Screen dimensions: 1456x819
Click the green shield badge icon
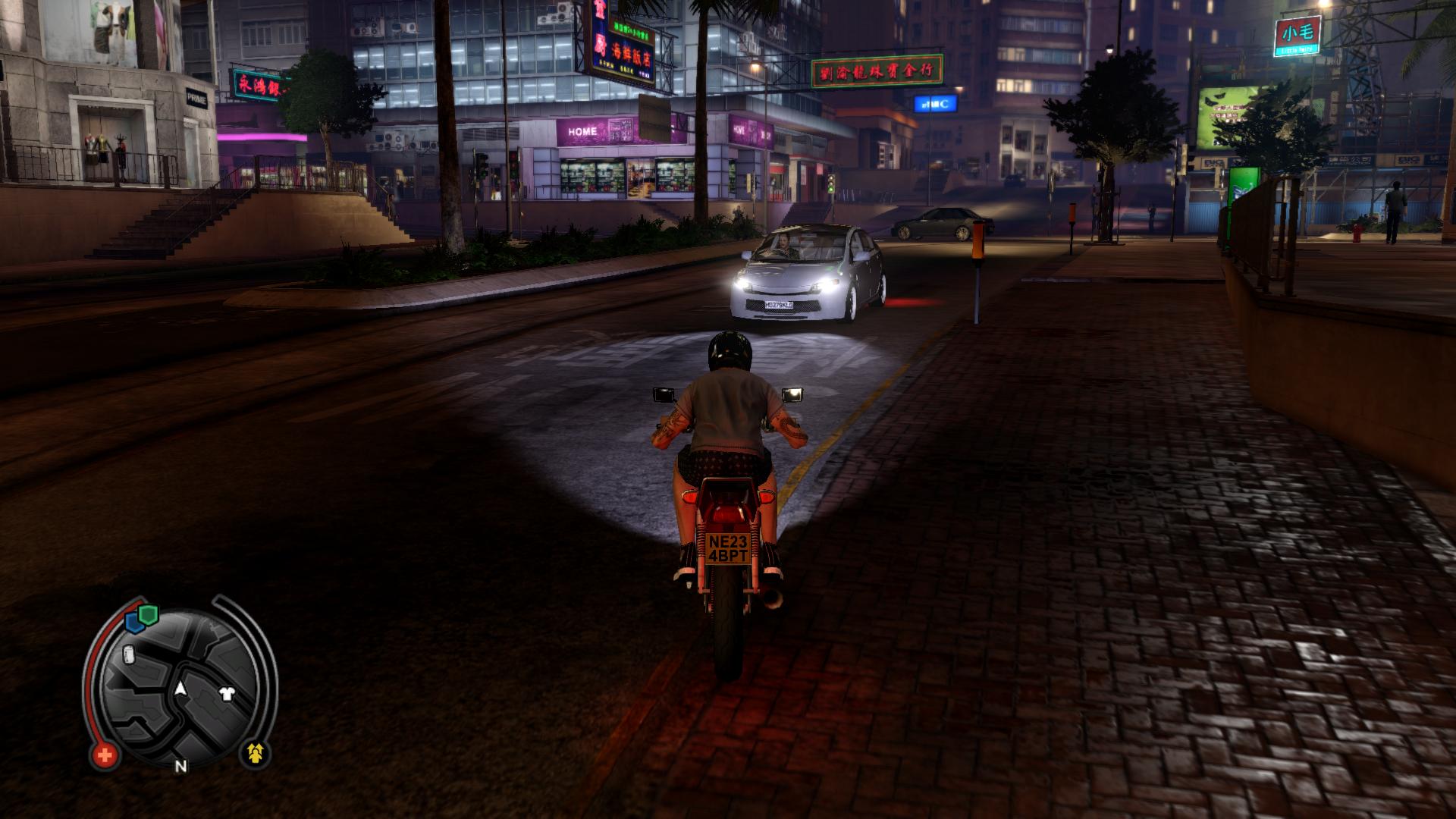pyautogui.click(x=149, y=614)
